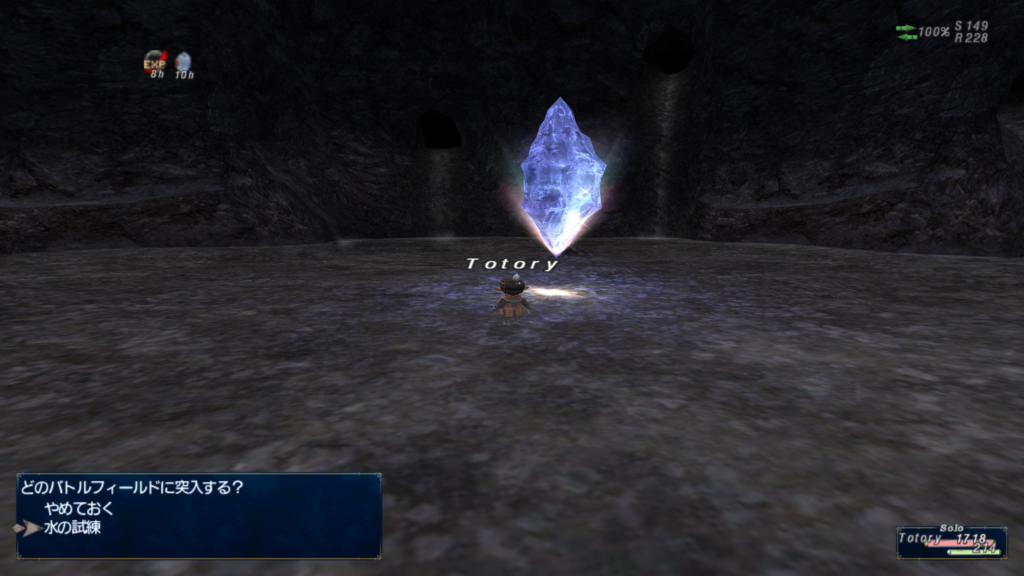The image size is (1024, 576).
Task: Click the crystal status effect icon
Action: coord(183,63)
